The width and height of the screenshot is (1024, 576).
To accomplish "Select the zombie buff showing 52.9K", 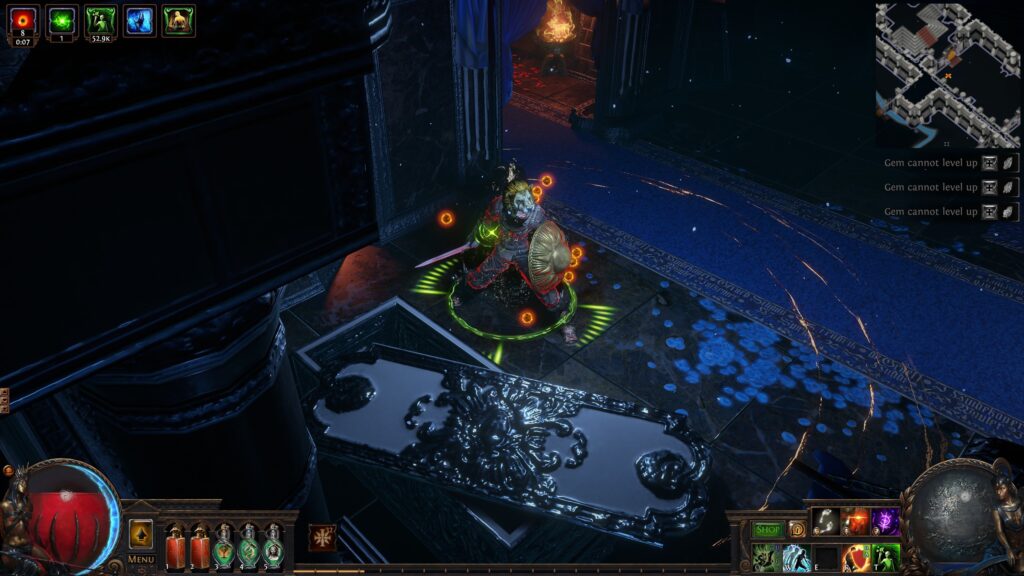I will coord(100,21).
